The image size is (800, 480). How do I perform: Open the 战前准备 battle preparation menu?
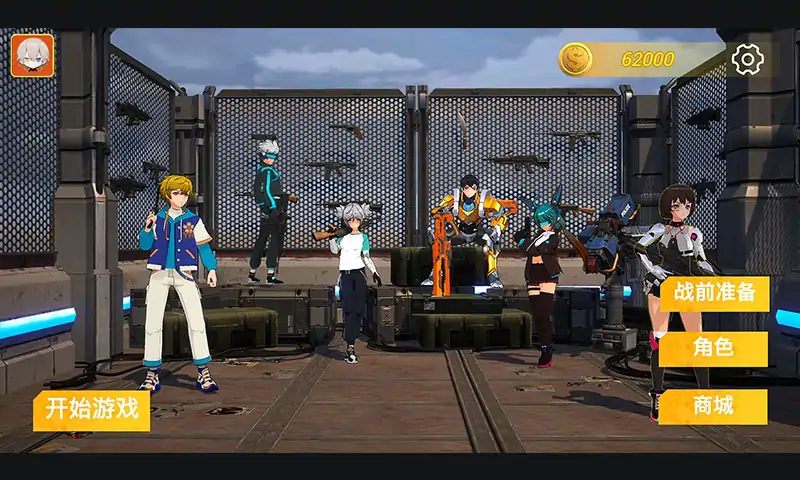[714, 294]
